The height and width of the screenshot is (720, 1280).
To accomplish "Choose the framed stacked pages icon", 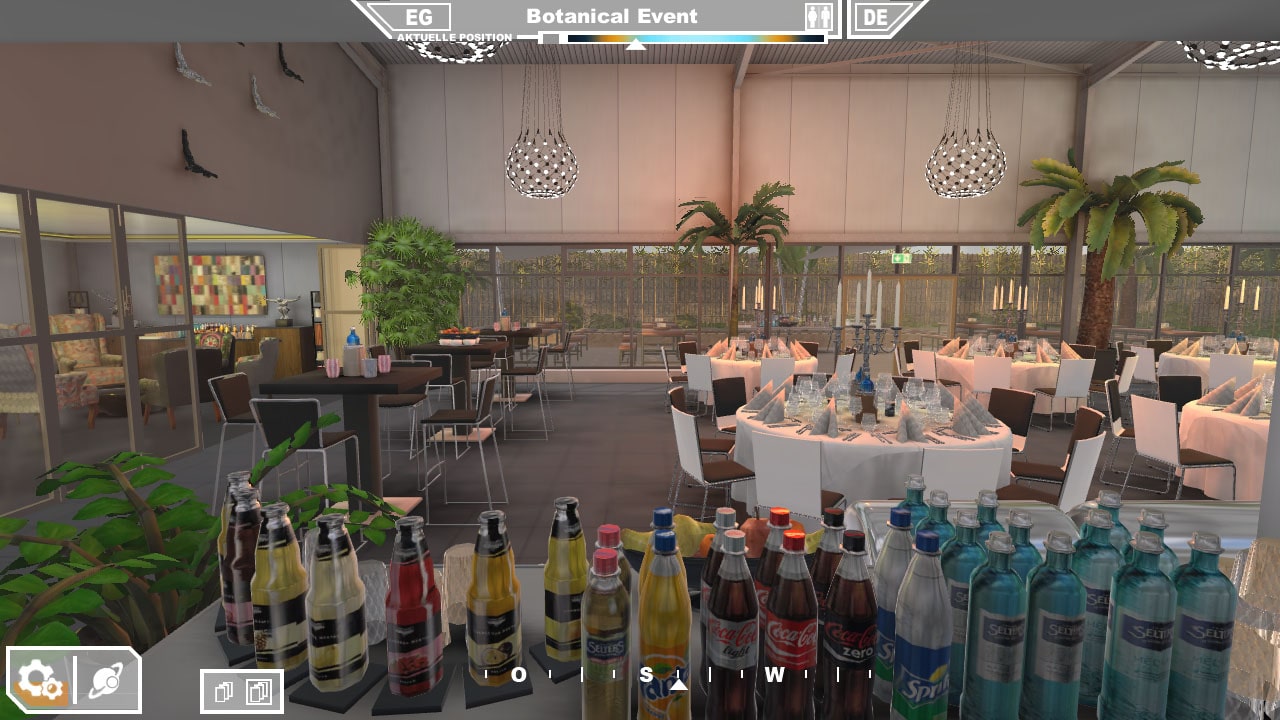I will point(259,691).
